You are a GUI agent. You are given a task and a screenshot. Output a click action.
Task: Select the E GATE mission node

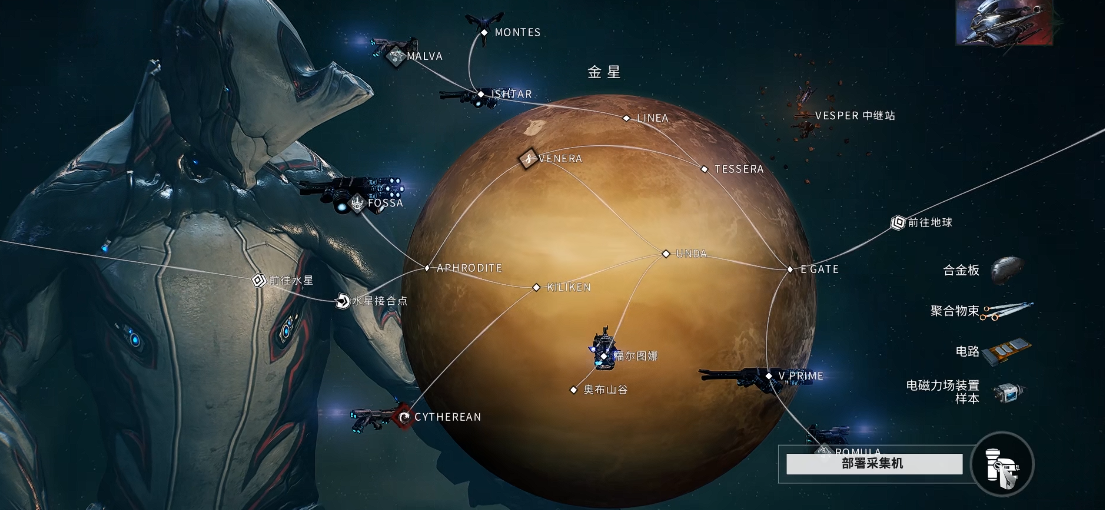click(x=790, y=269)
